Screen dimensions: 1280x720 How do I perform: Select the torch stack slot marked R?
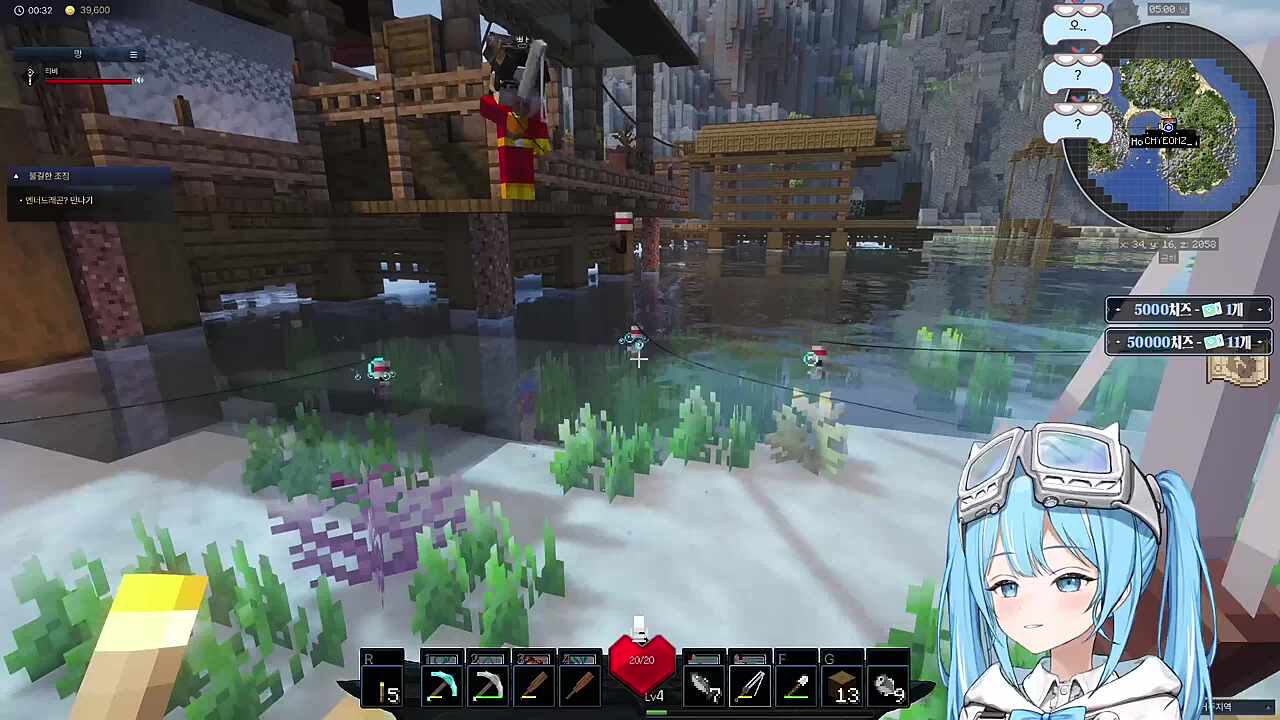click(x=383, y=686)
